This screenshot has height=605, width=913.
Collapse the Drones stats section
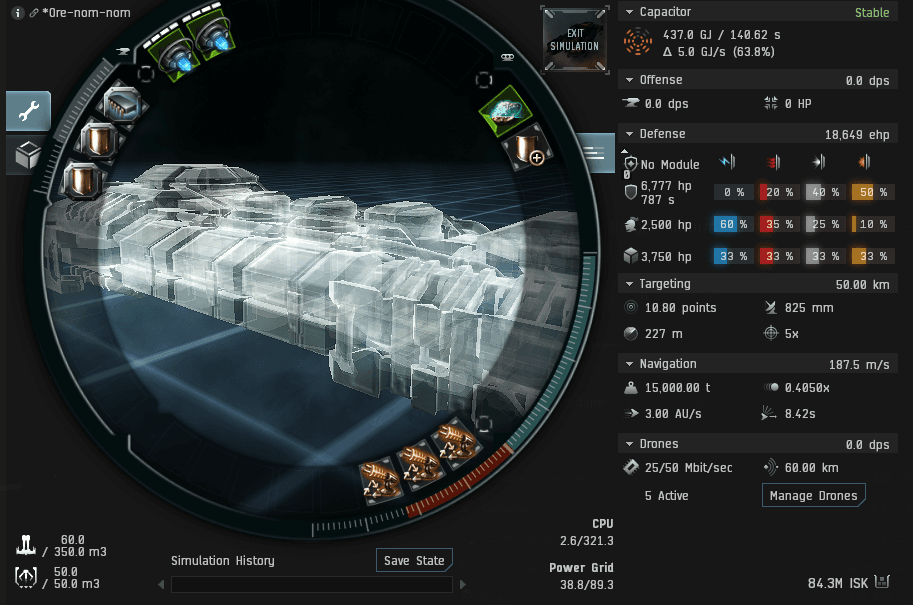(629, 444)
